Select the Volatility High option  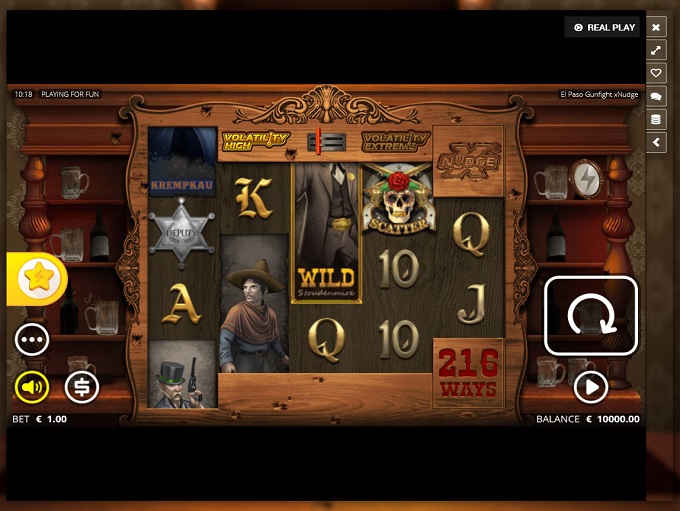click(255, 141)
